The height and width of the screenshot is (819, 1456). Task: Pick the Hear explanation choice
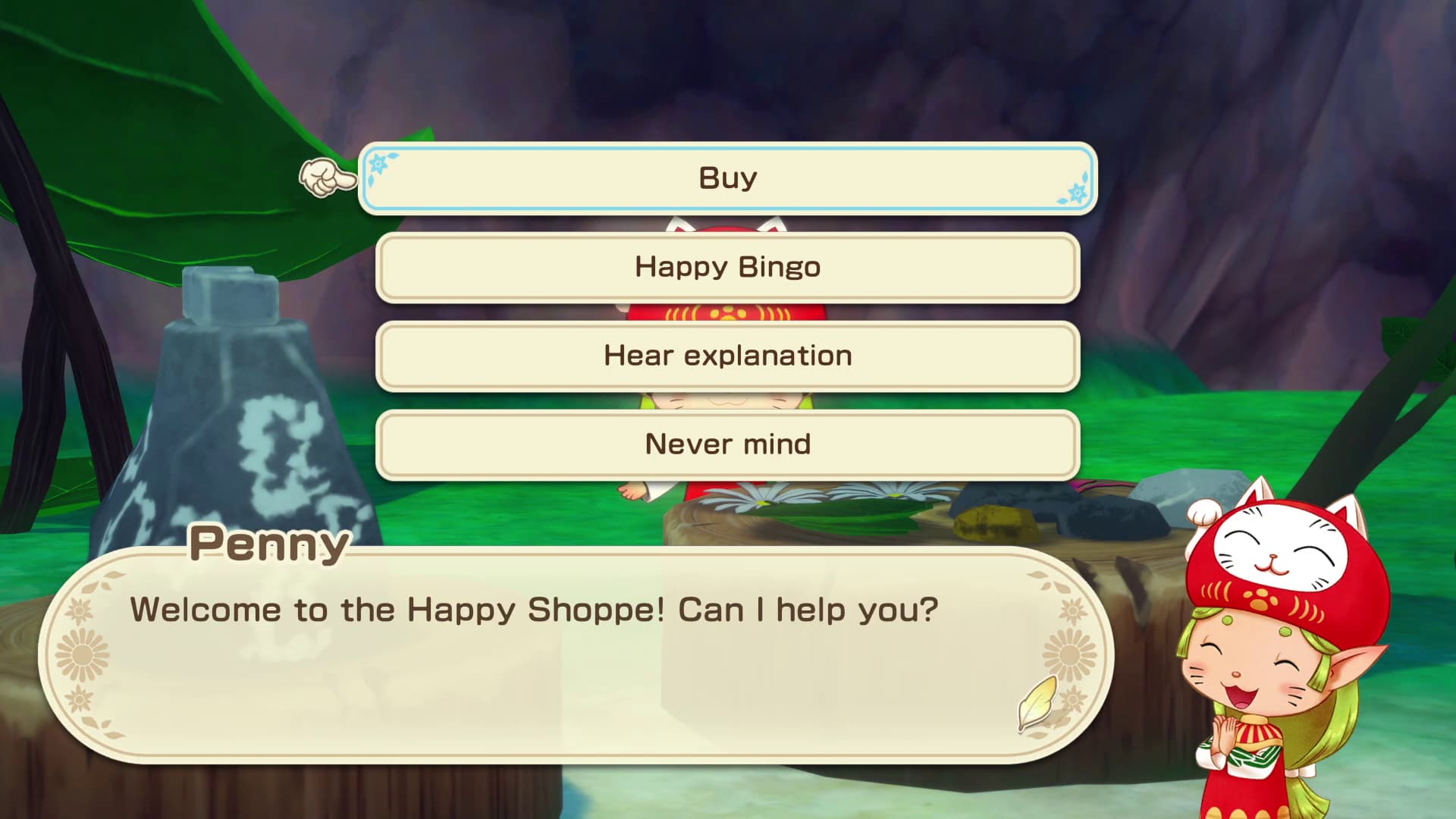728,356
